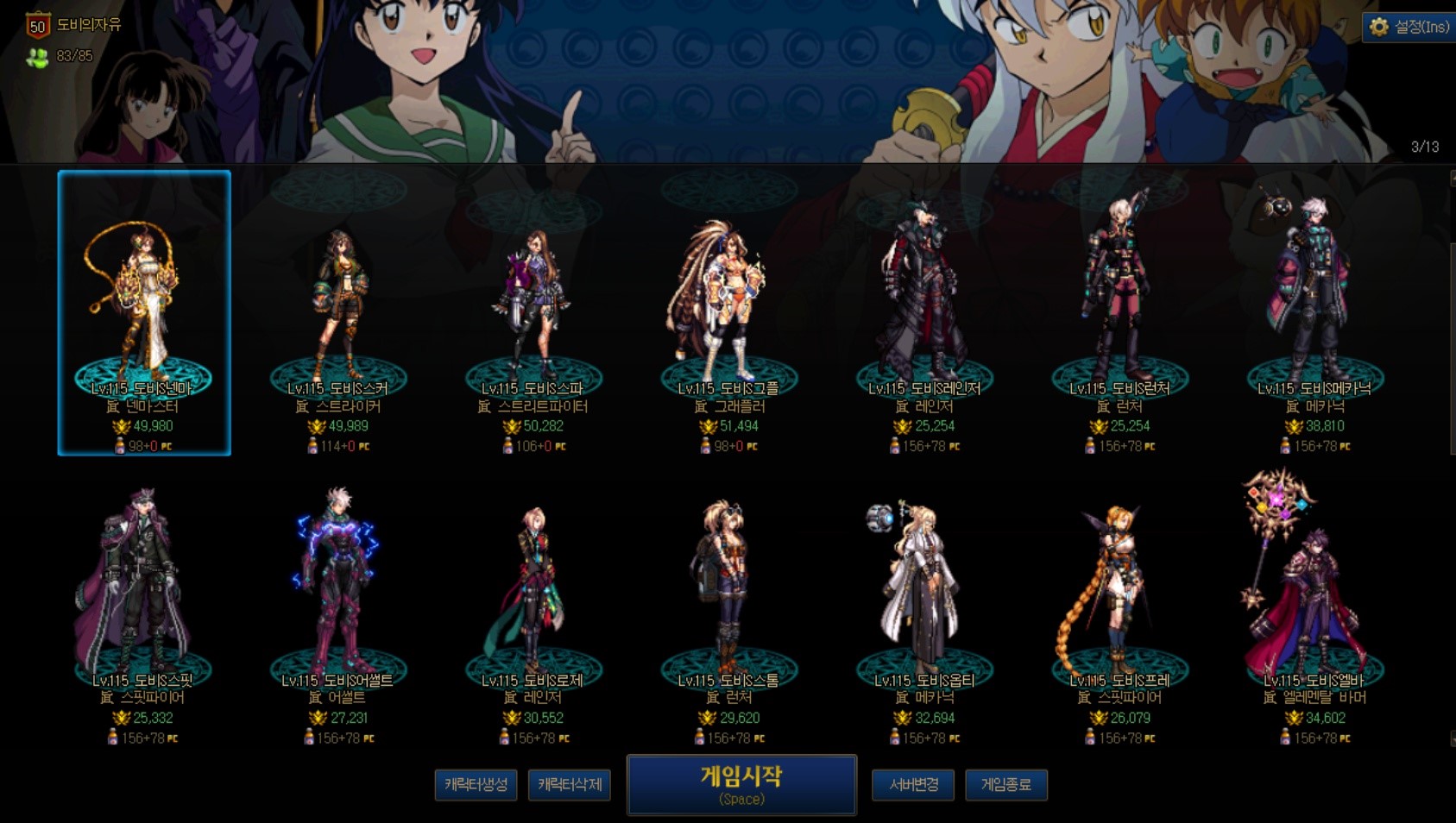Select the 넨마스터 character 도비S넨마
Screen dimensions: 1456x823
pos(144,312)
